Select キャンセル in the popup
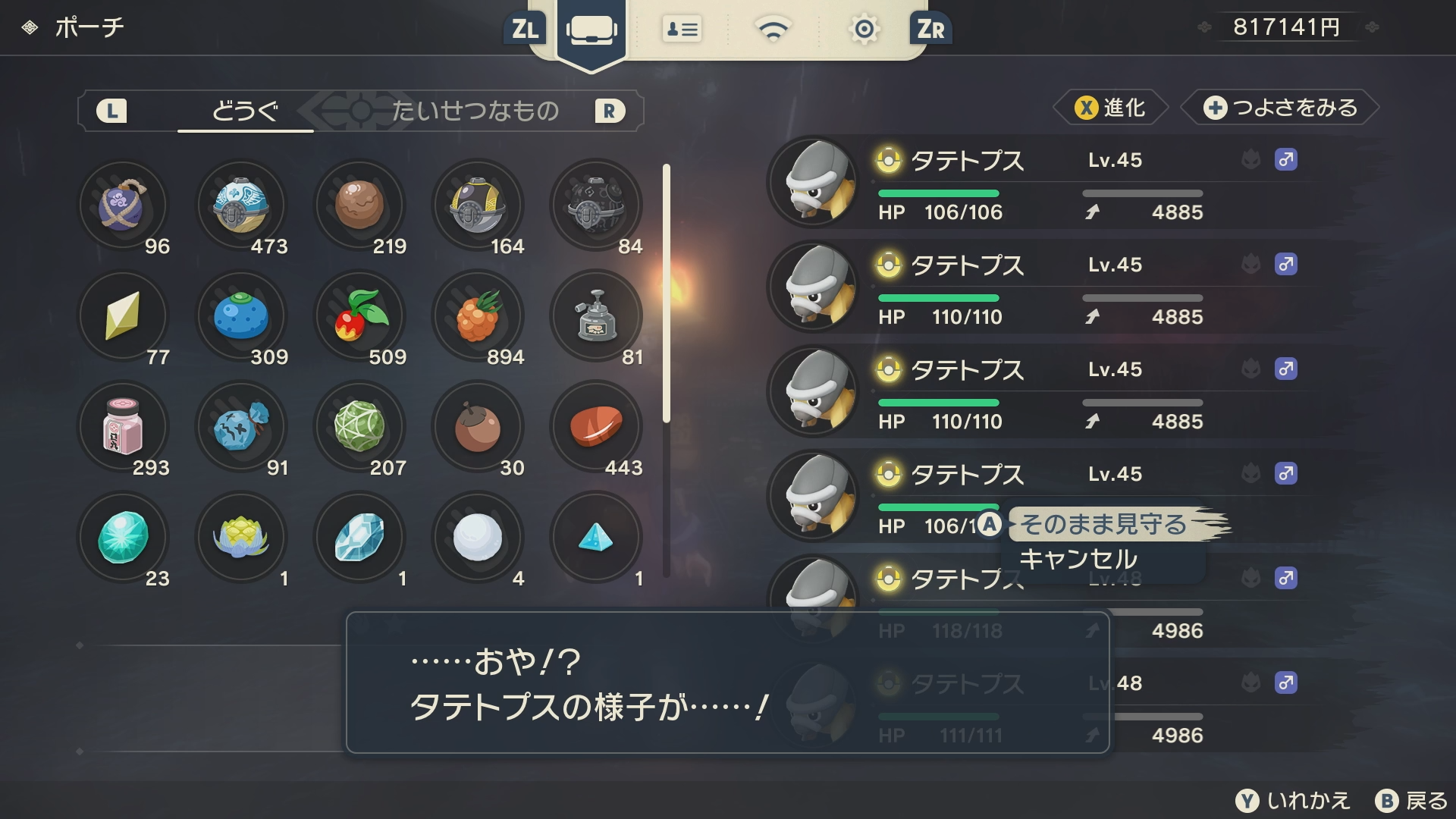The height and width of the screenshot is (819, 1456). point(1078,560)
